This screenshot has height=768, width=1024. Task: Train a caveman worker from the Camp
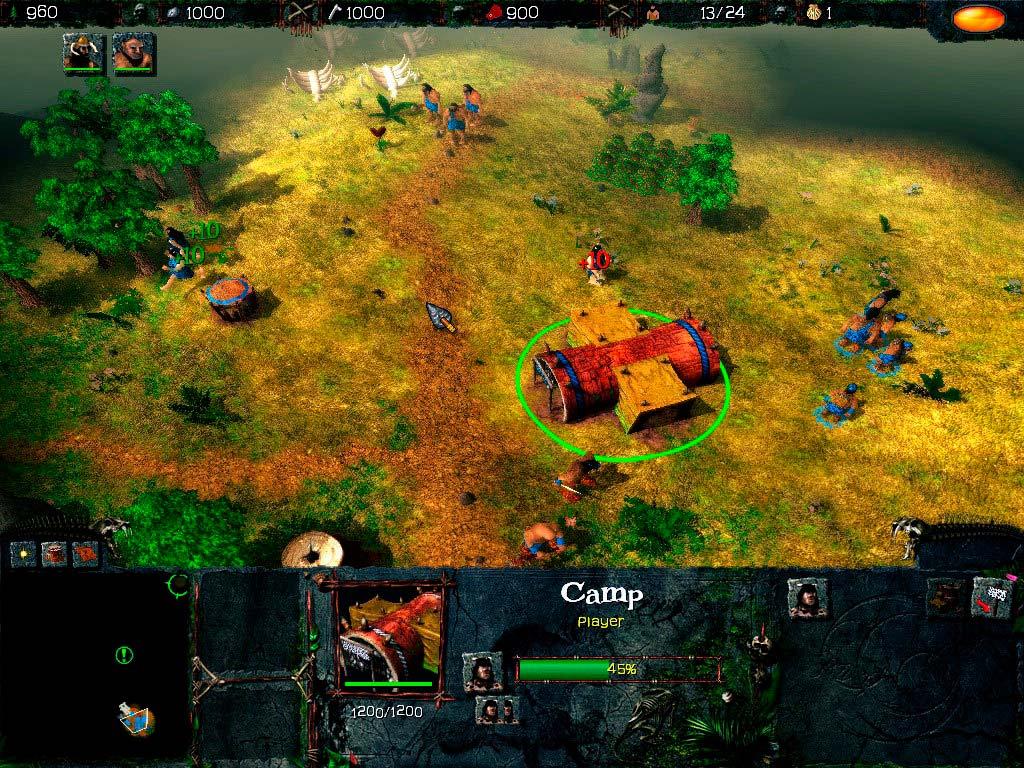pyautogui.click(x=806, y=597)
